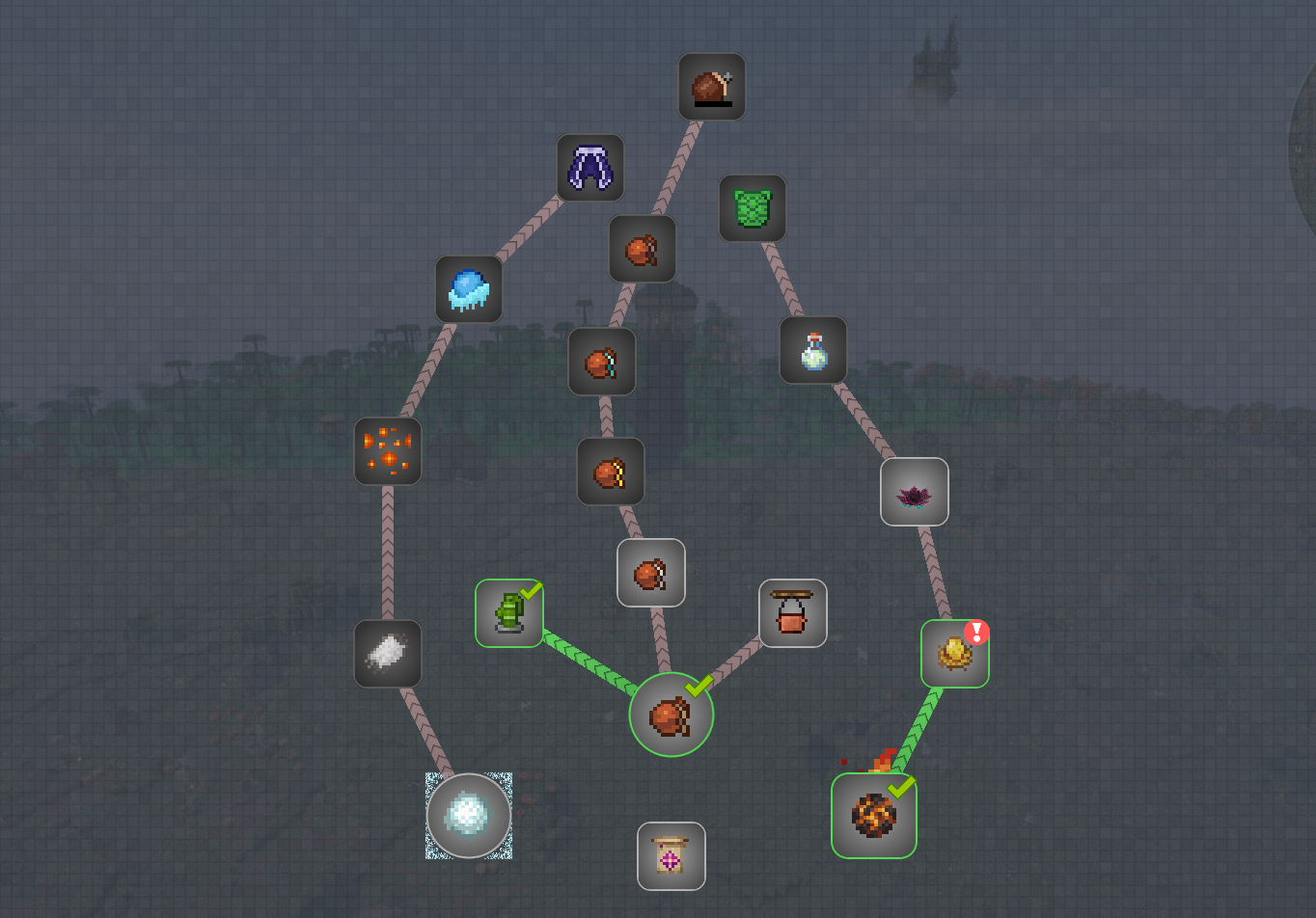Open the green grenade node

coord(508,611)
